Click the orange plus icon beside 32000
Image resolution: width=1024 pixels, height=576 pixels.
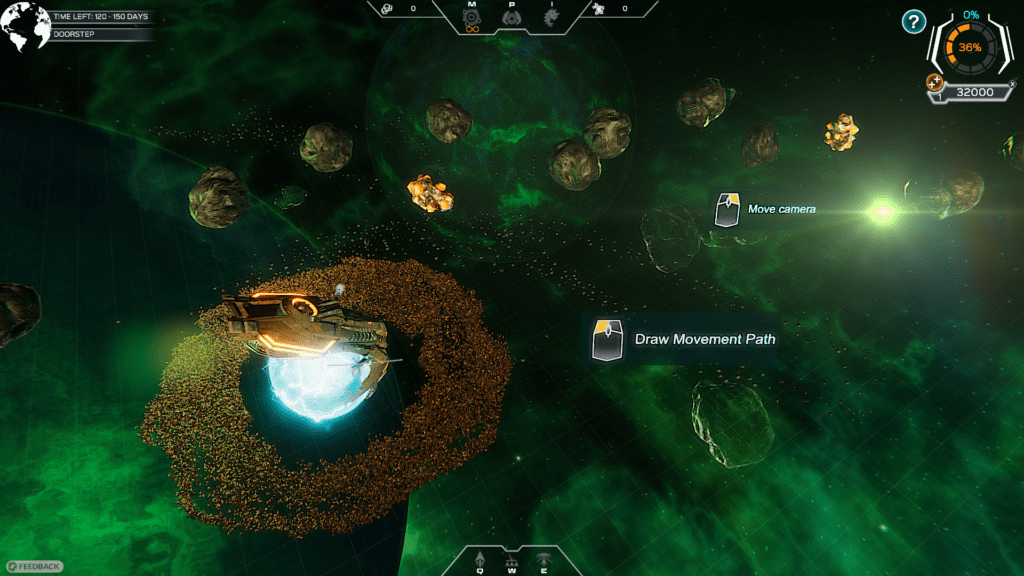(935, 81)
